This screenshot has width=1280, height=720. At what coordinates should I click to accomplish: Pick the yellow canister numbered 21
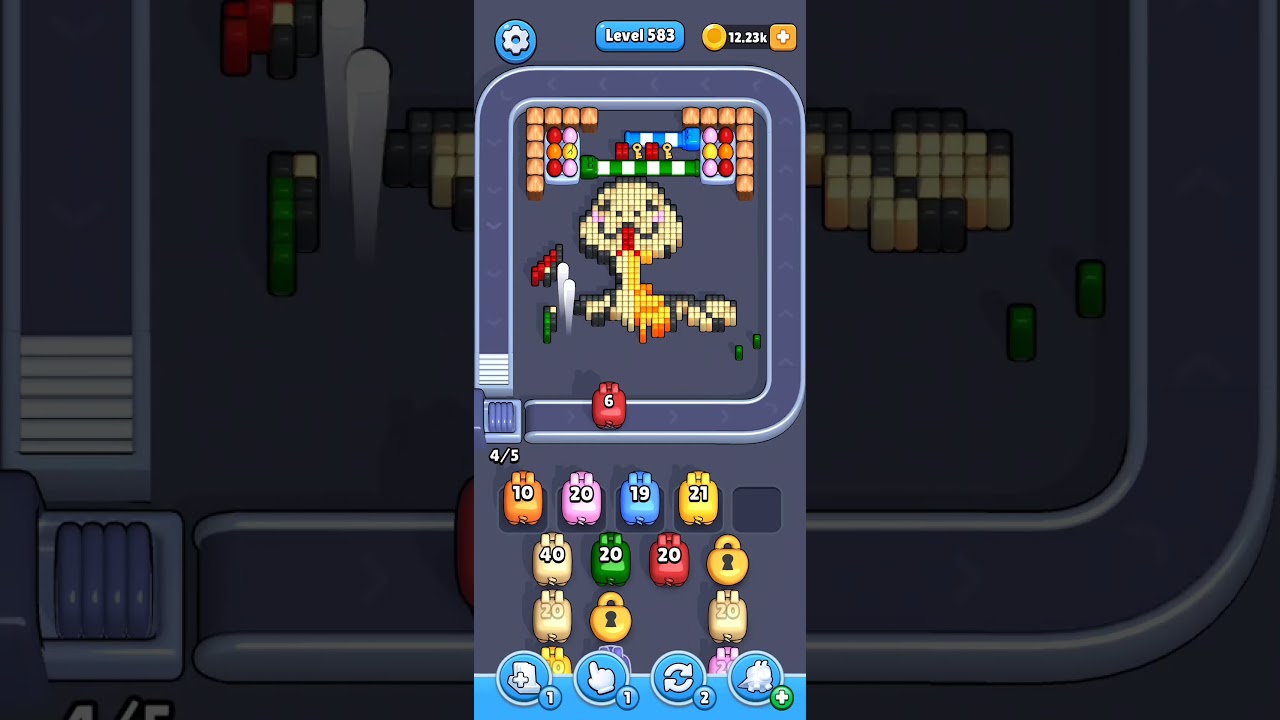point(699,498)
